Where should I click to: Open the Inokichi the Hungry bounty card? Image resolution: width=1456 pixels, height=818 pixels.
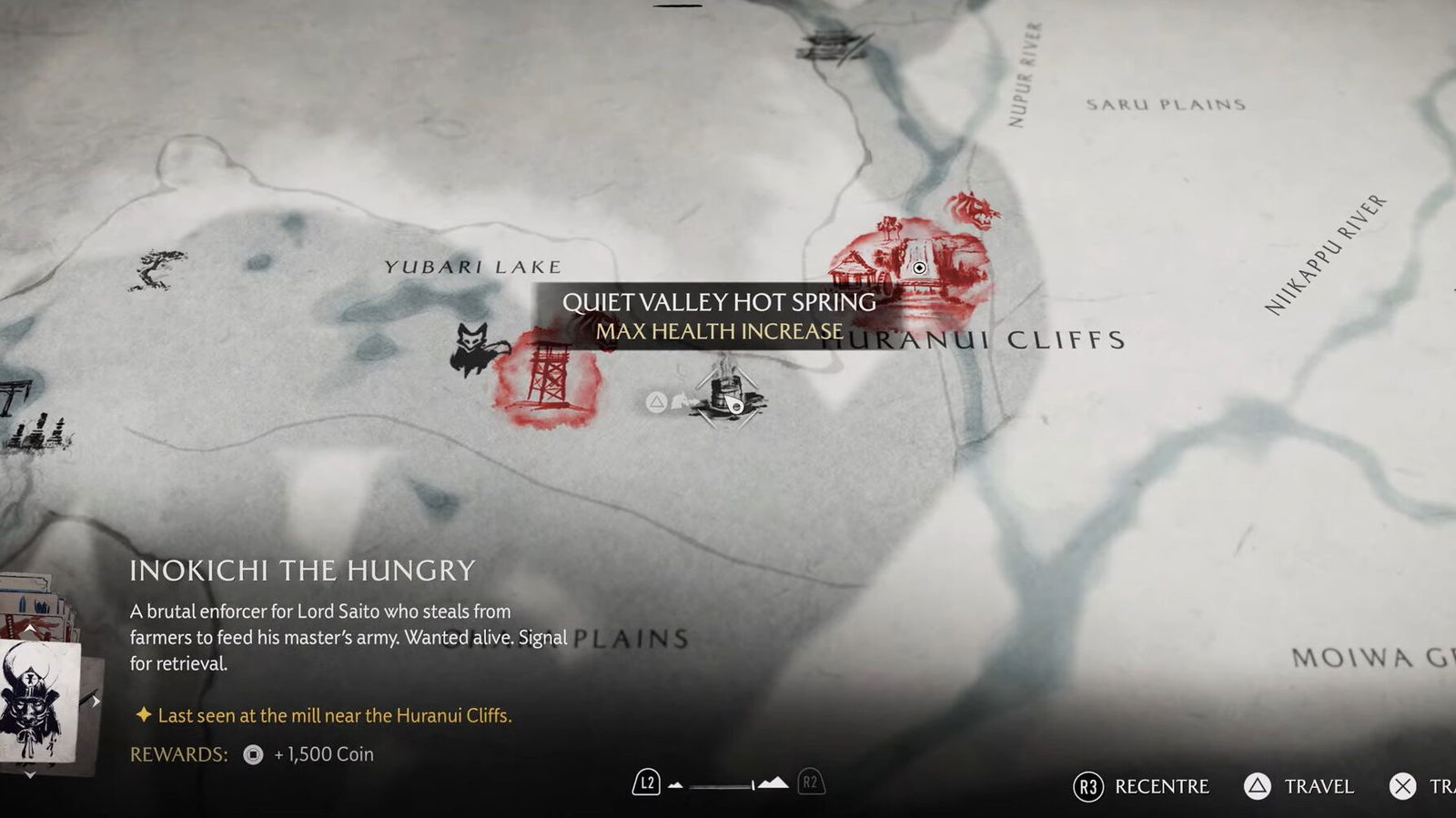click(38, 701)
